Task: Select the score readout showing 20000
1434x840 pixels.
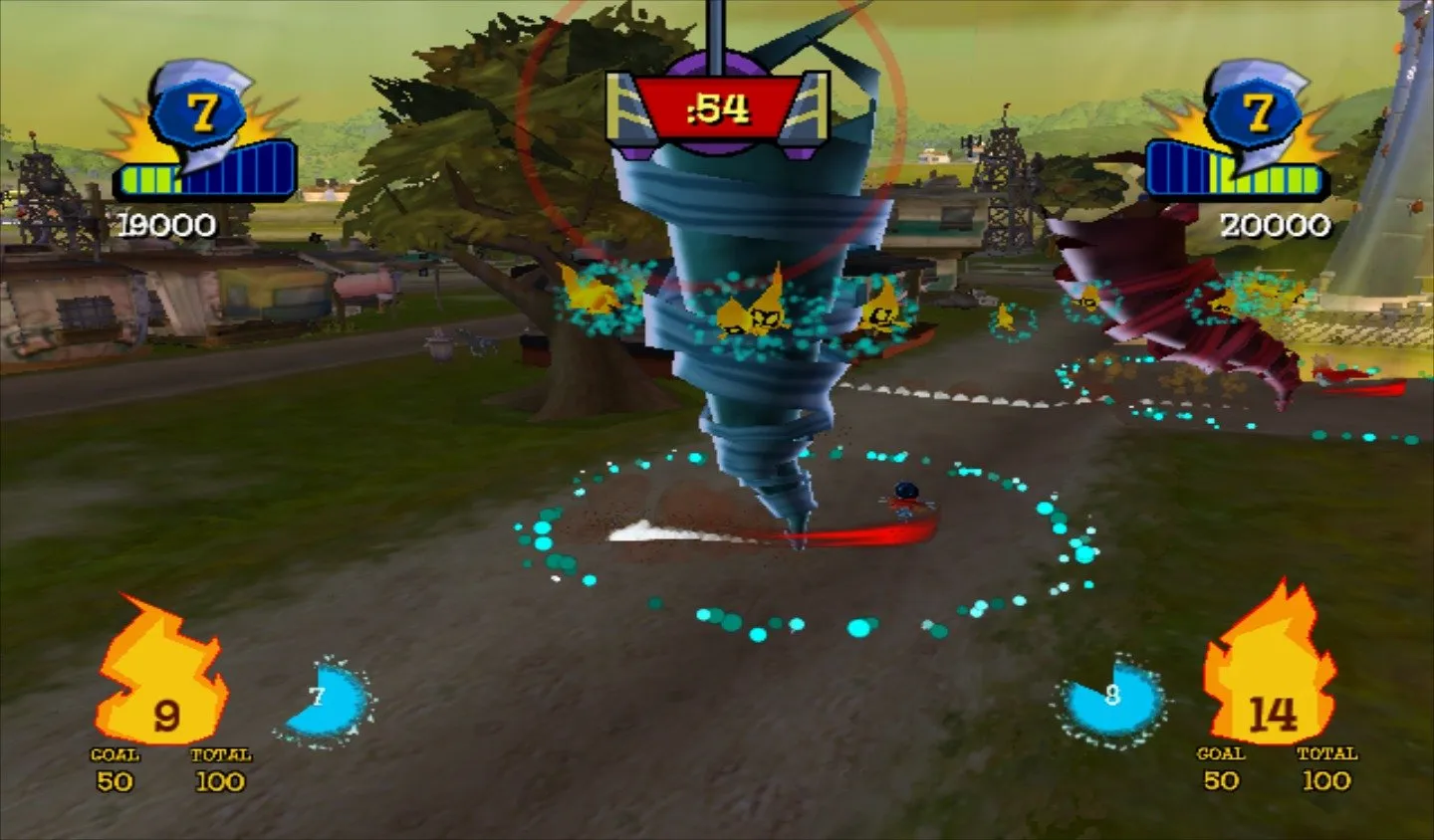Action: 1275,223
